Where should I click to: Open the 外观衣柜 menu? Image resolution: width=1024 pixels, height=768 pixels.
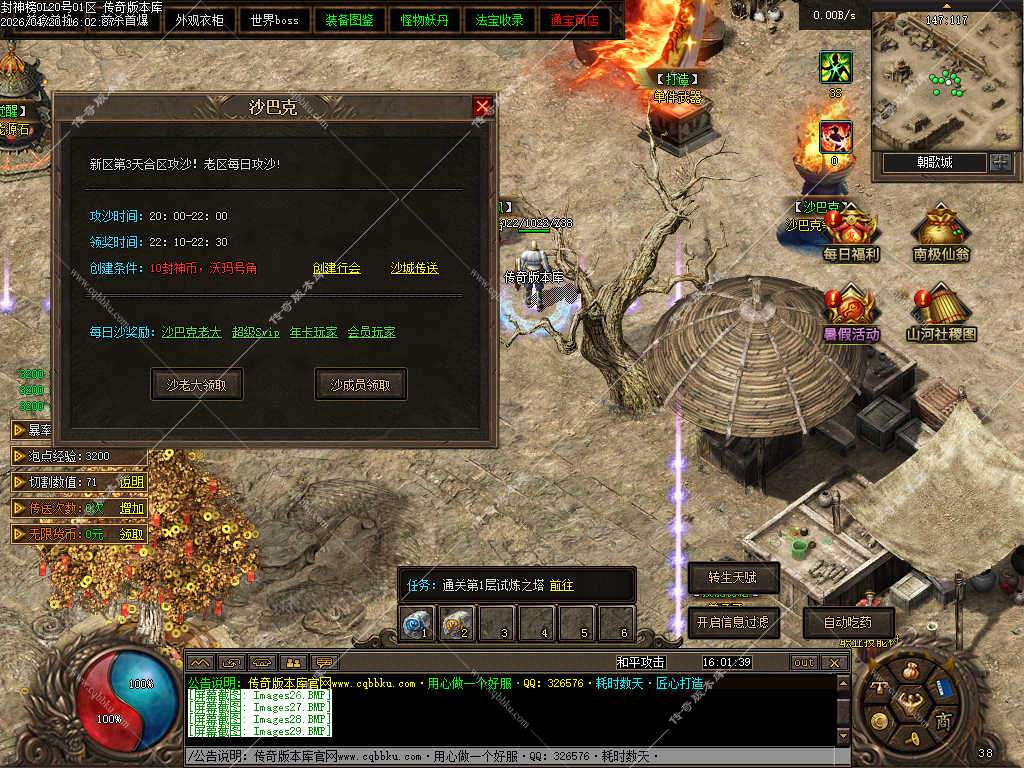point(200,20)
